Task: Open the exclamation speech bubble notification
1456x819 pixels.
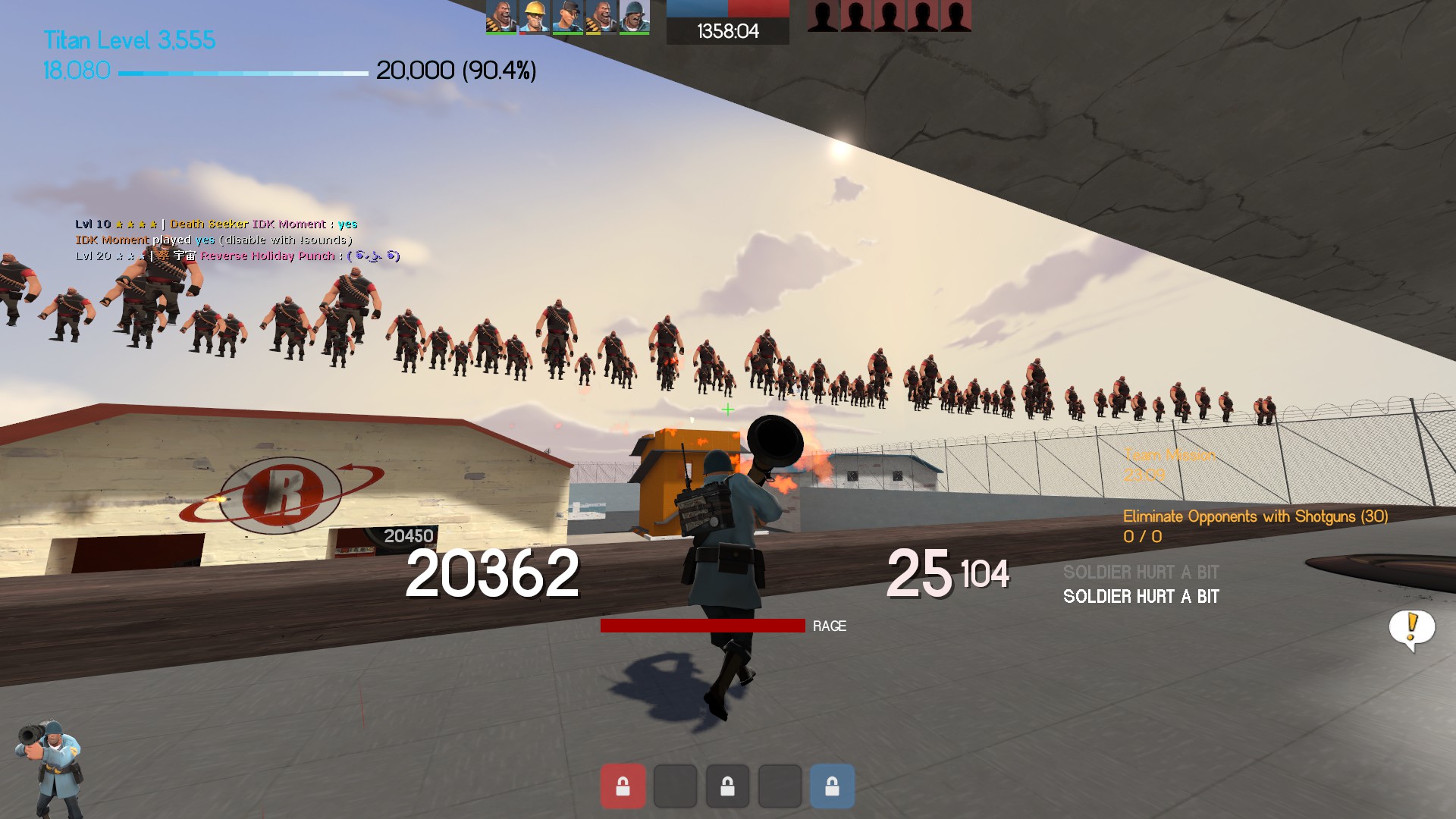Action: click(x=1411, y=627)
